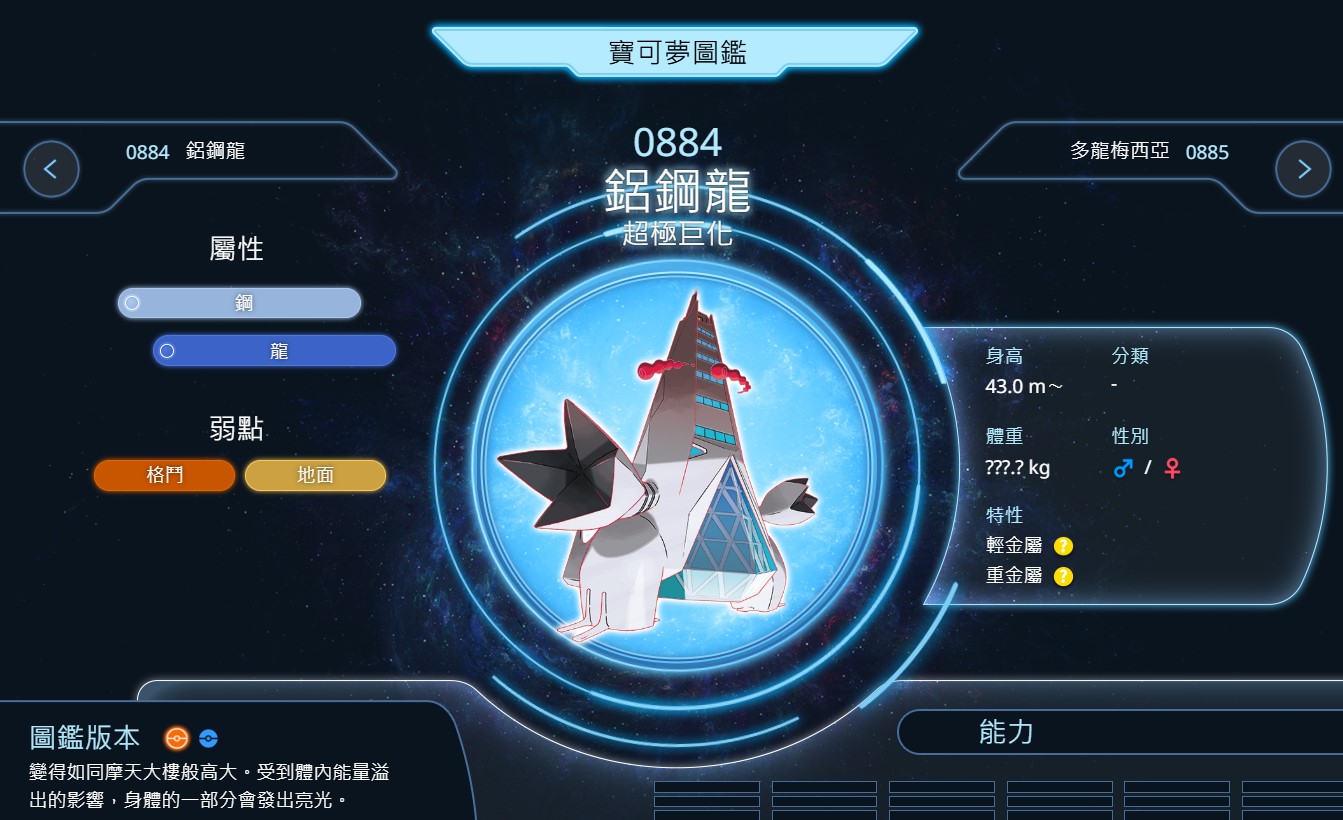1343x820 pixels.
Task: Go to the next Pokémon entry arrow
Action: point(1302,169)
